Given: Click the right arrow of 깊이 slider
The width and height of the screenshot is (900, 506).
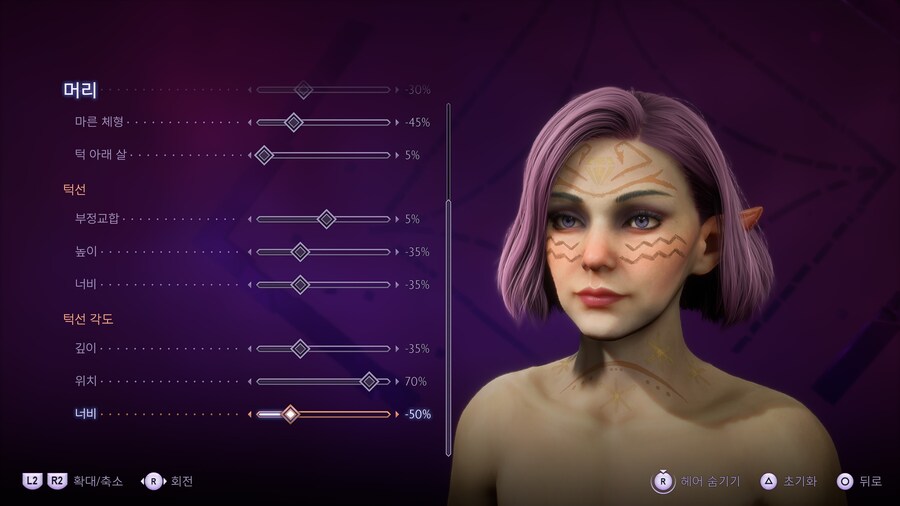Looking at the screenshot, I should (396, 349).
